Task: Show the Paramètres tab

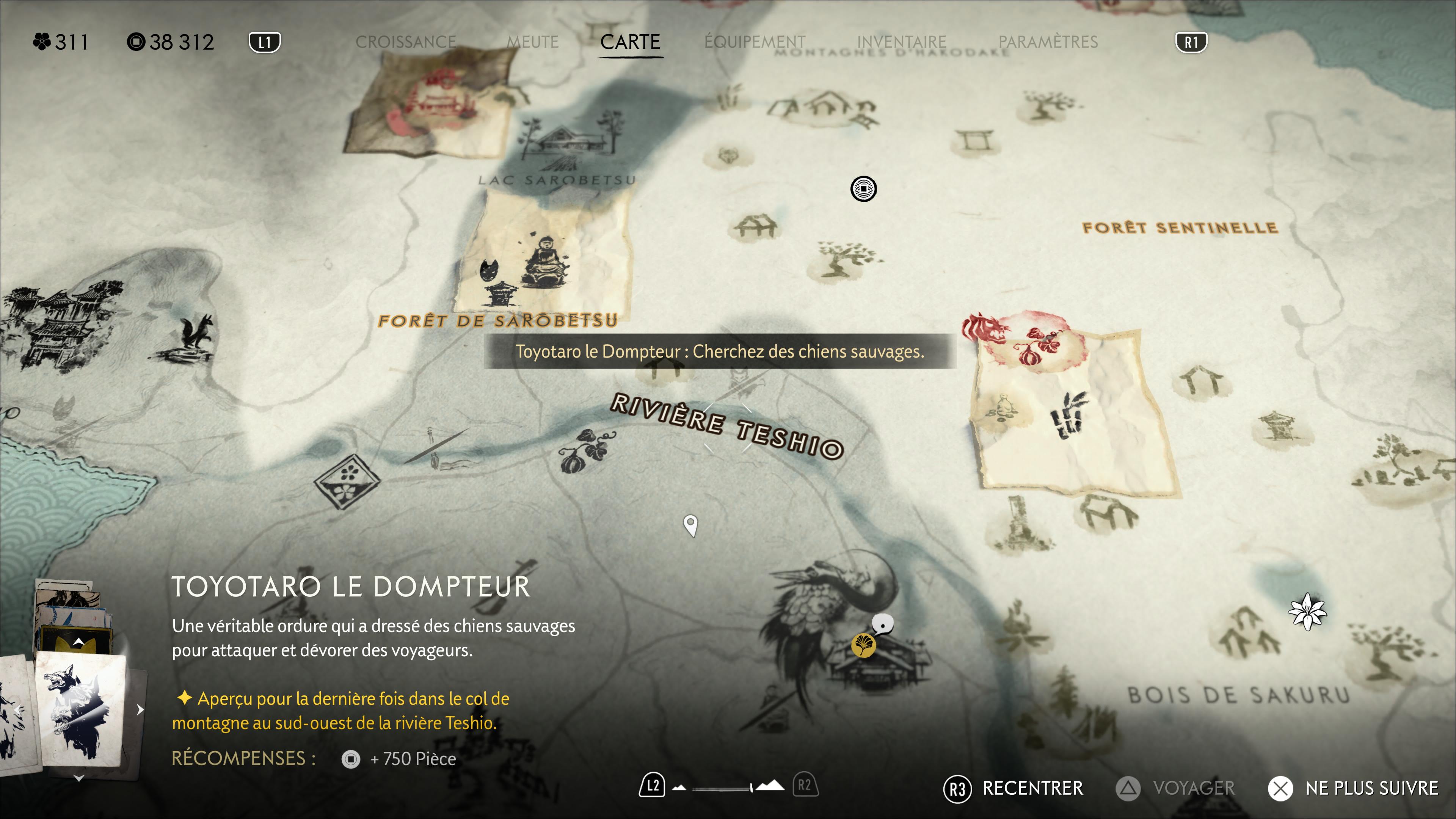Action: point(1048,42)
